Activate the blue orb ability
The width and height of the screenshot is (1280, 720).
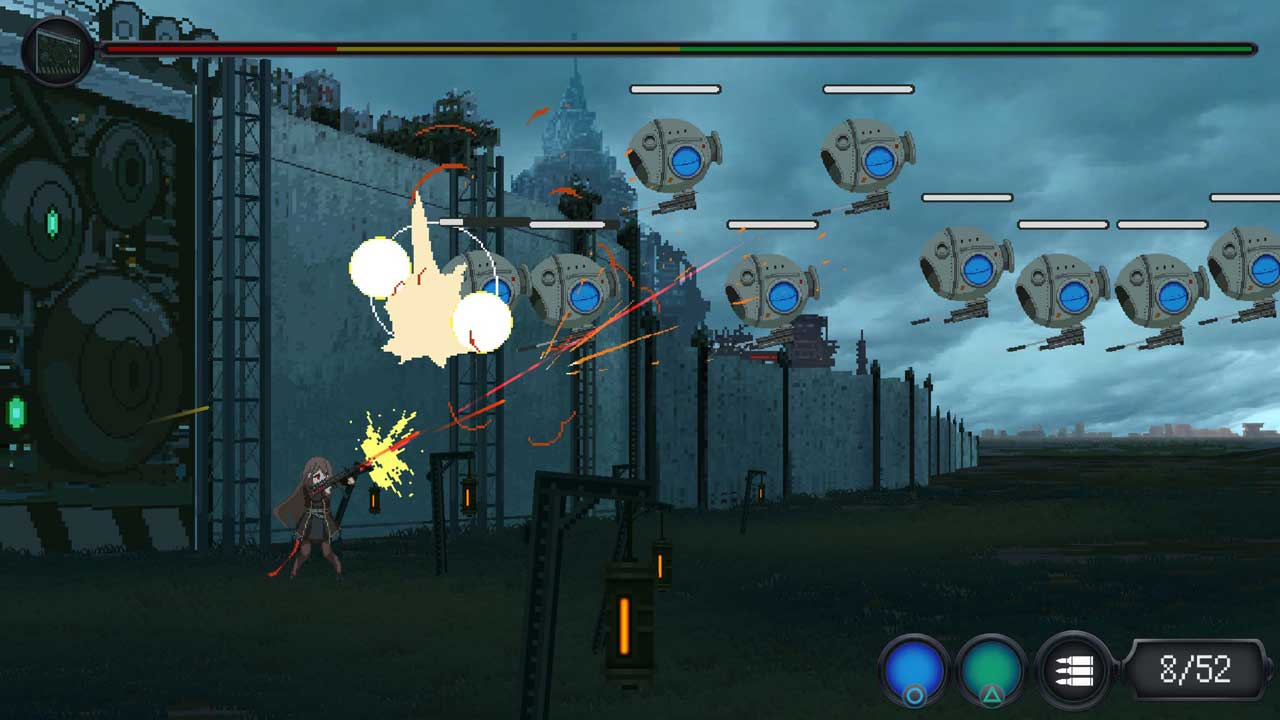pyautogui.click(x=914, y=669)
